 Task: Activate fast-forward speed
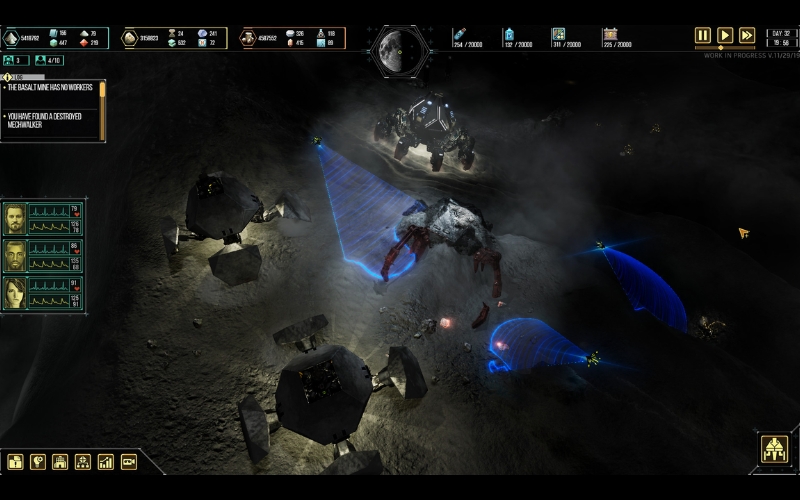tap(747, 35)
